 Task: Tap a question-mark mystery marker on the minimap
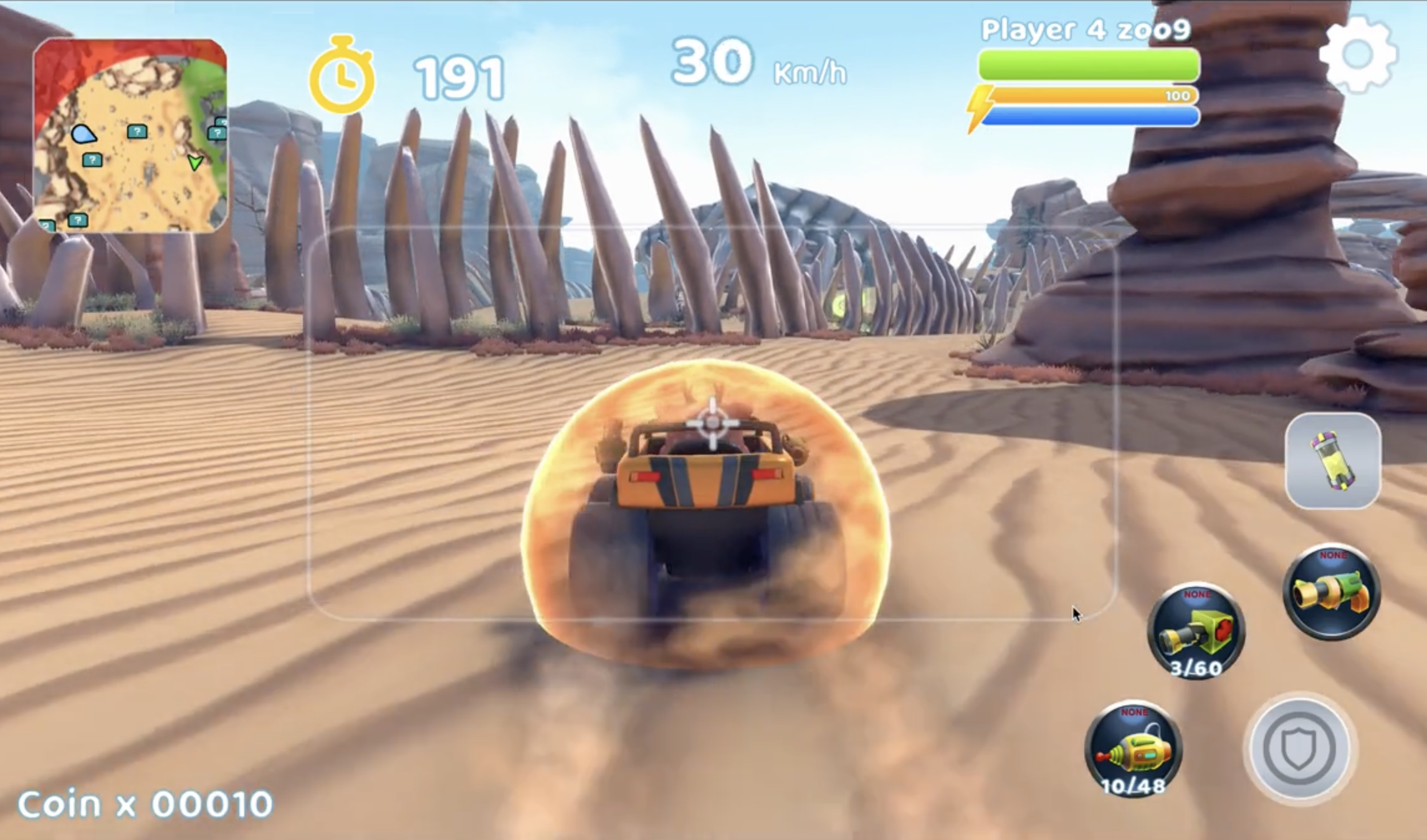(137, 131)
